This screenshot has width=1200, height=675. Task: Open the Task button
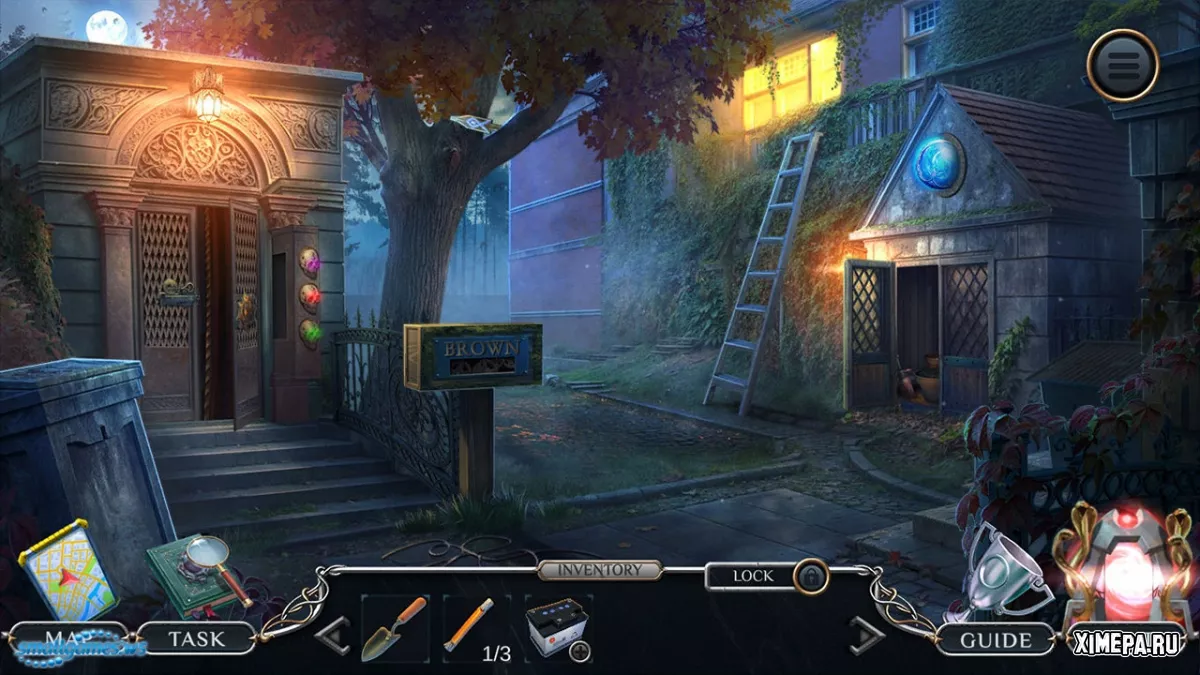[x=196, y=637]
